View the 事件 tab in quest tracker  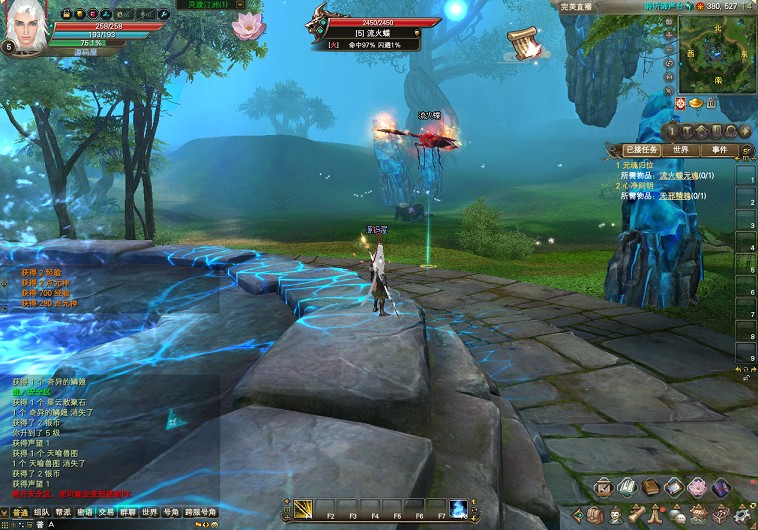[x=719, y=150]
